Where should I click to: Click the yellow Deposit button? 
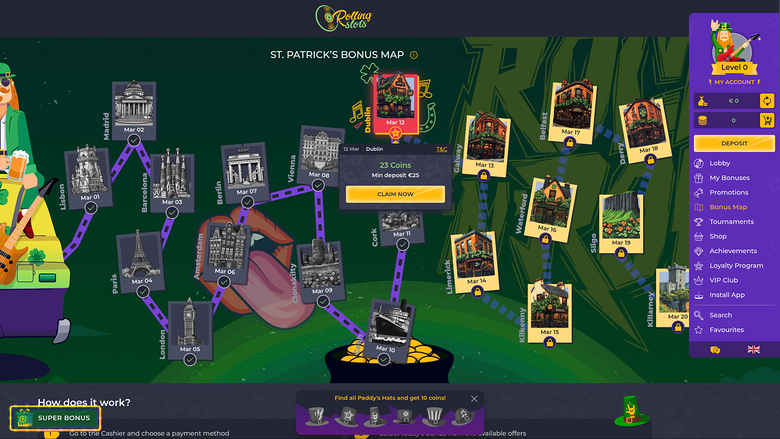(734, 143)
